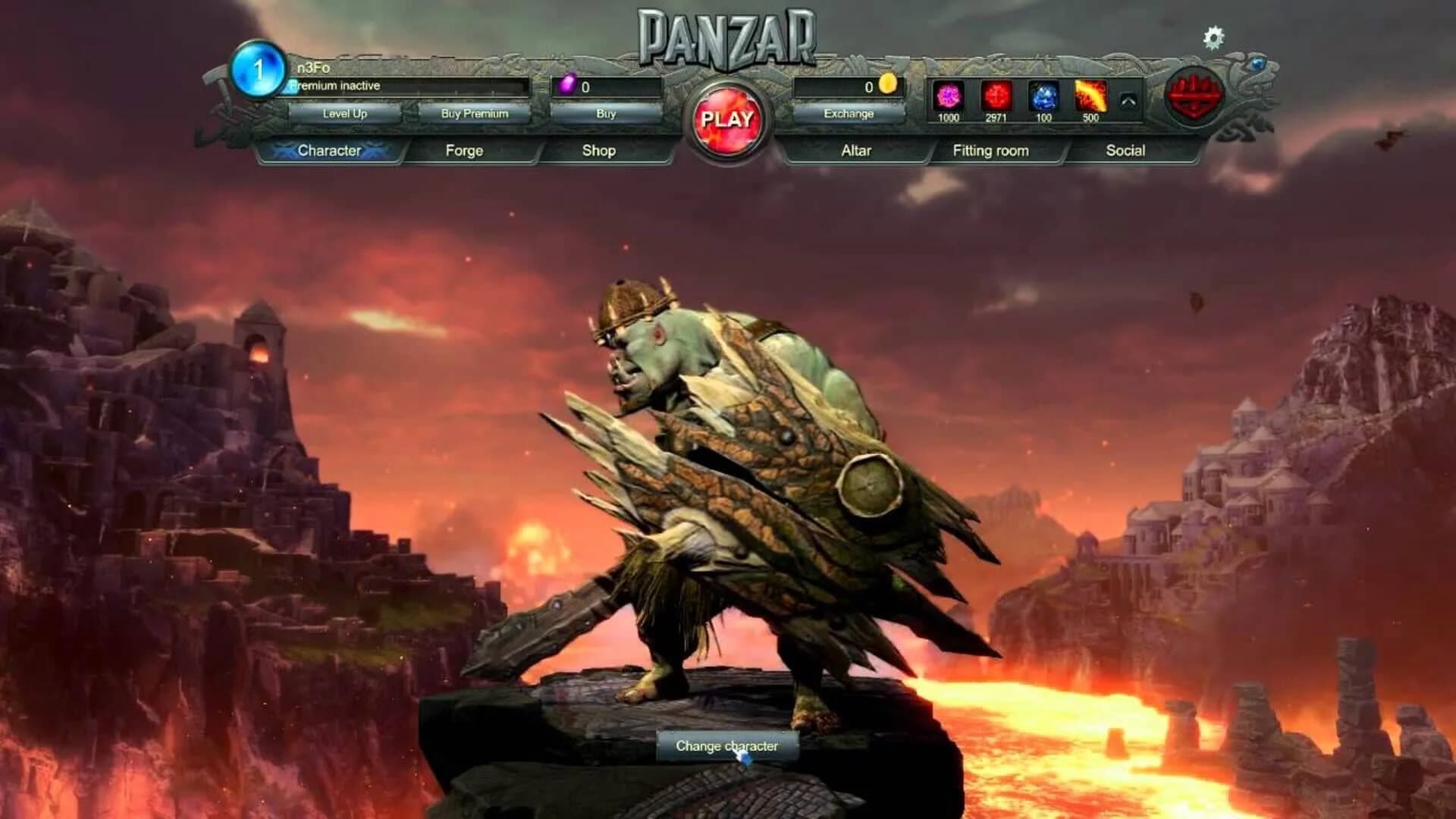This screenshot has height=819, width=1456.
Task: Click the Change character button
Action: pyautogui.click(x=730, y=745)
